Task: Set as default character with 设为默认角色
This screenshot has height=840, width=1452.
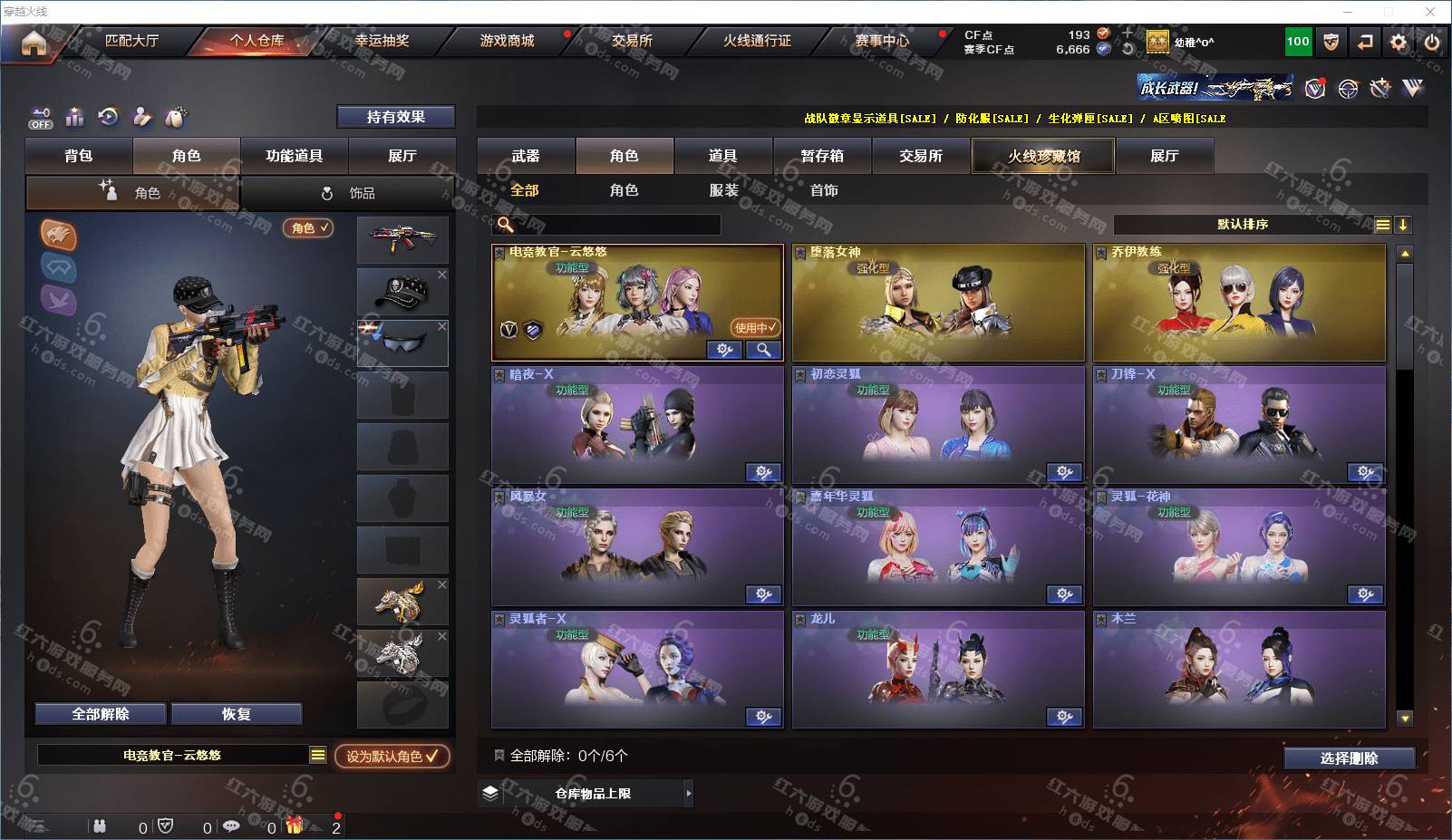Action: tap(392, 756)
